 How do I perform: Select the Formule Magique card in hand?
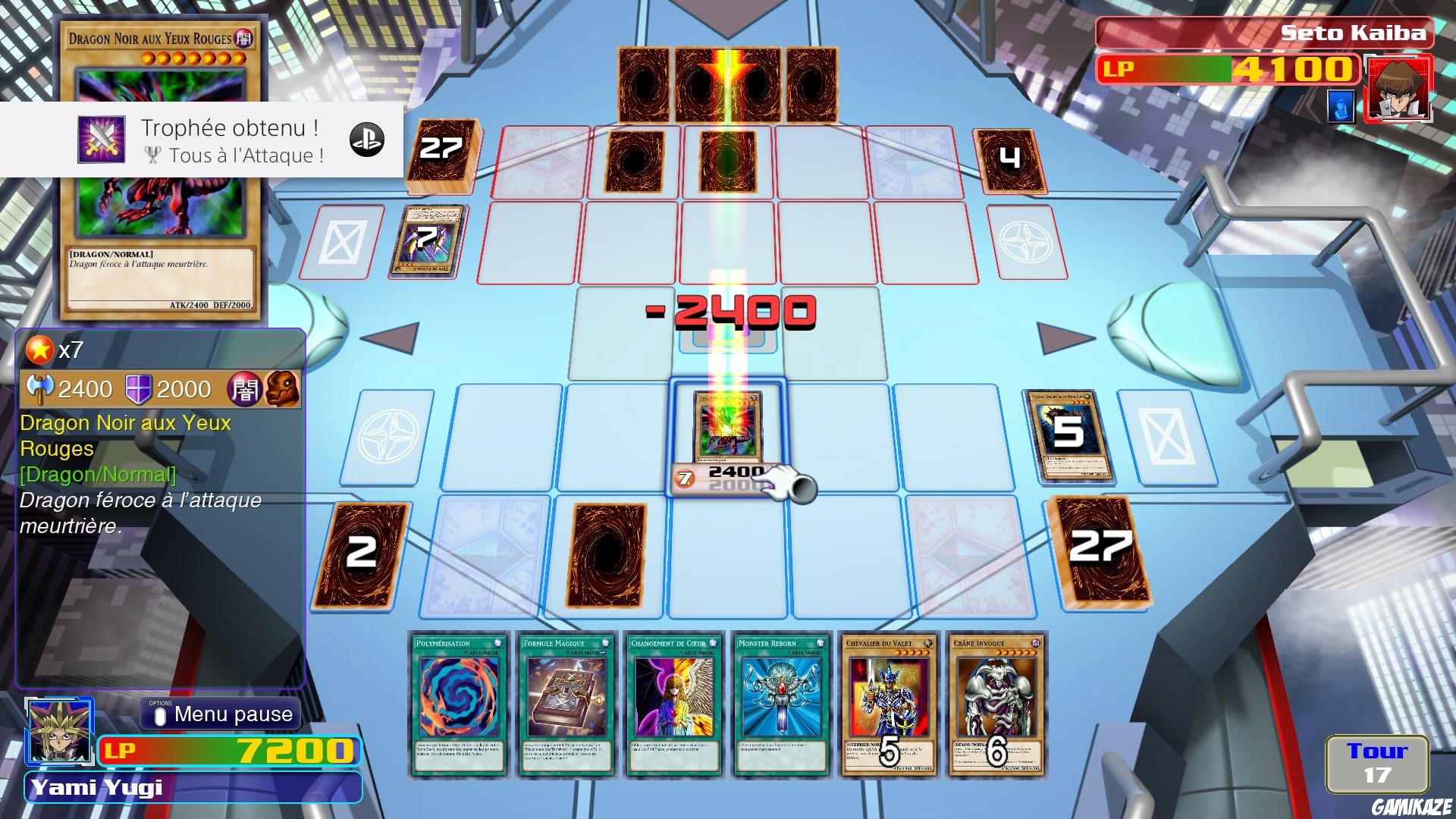(x=564, y=705)
